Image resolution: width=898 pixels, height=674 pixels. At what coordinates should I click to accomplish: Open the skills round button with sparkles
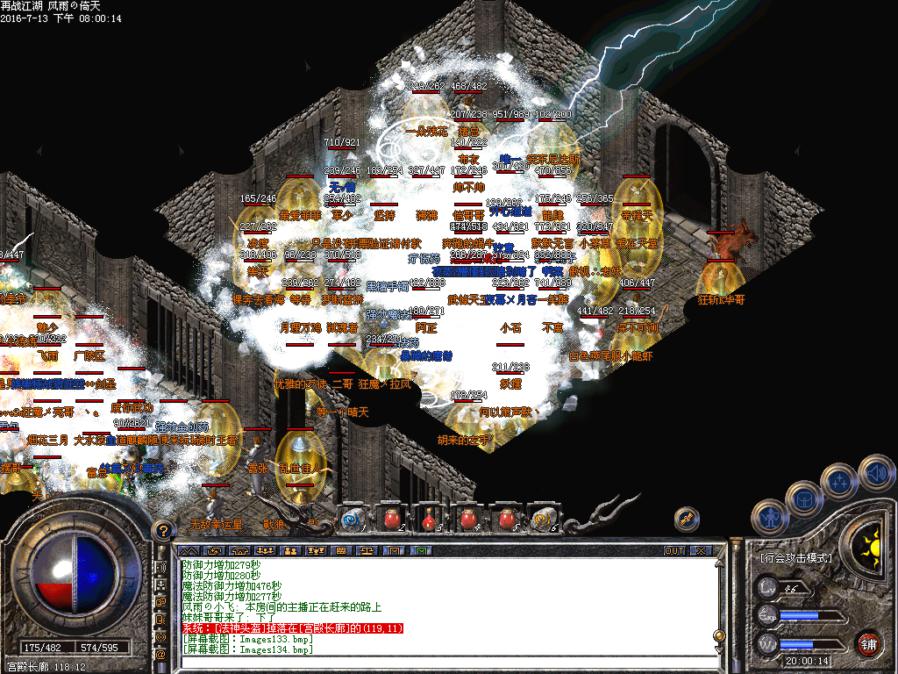[x=838, y=480]
